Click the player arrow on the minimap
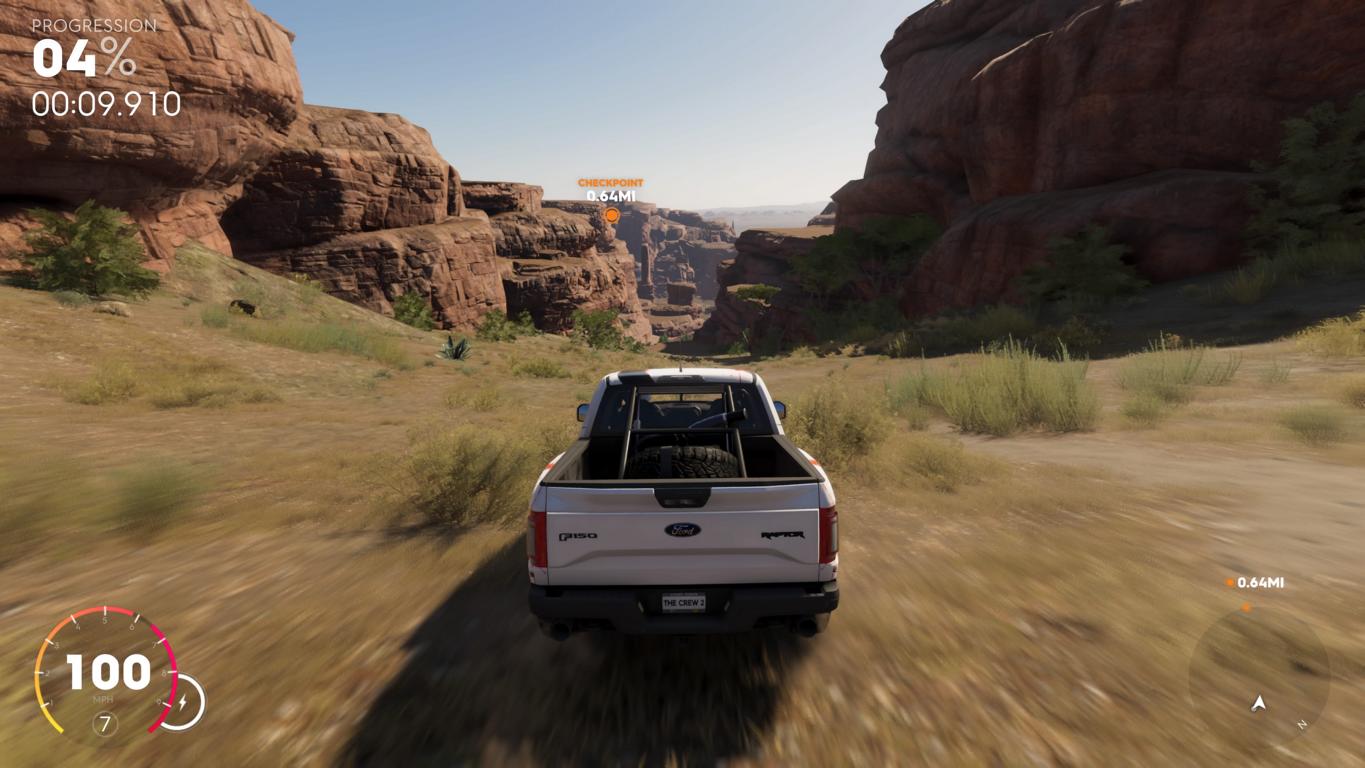The height and width of the screenshot is (768, 1365). [x=1259, y=704]
